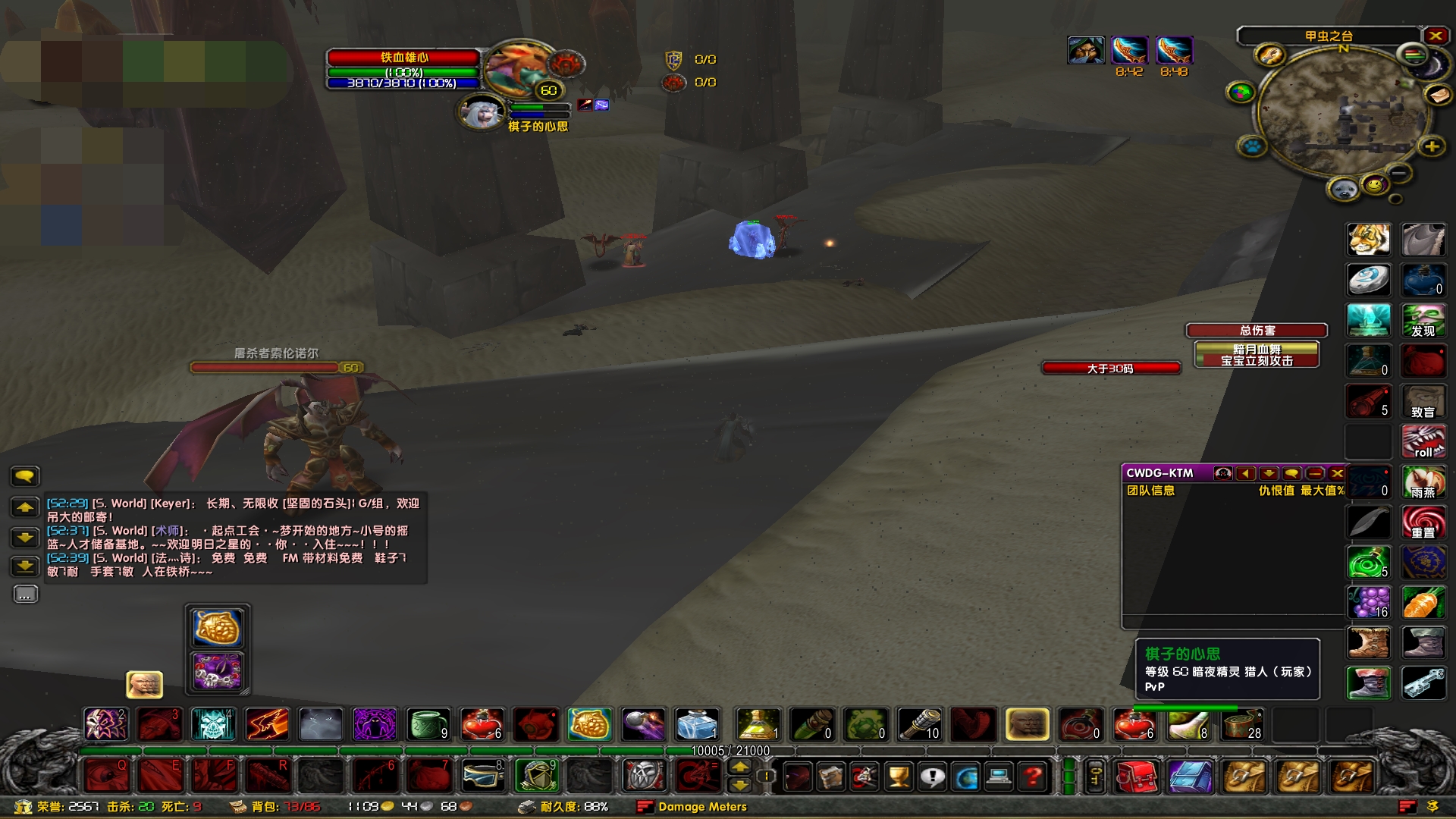Open the red question mark help button
The height and width of the screenshot is (819, 1456).
1032,777
